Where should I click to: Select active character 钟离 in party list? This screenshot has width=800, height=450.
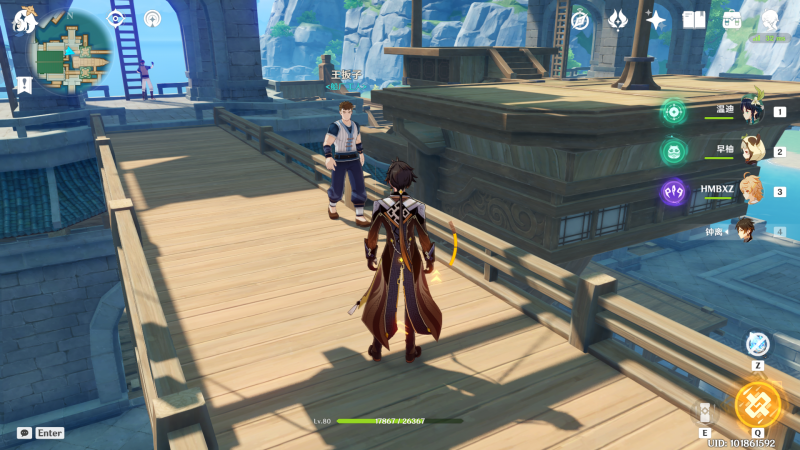(746, 230)
